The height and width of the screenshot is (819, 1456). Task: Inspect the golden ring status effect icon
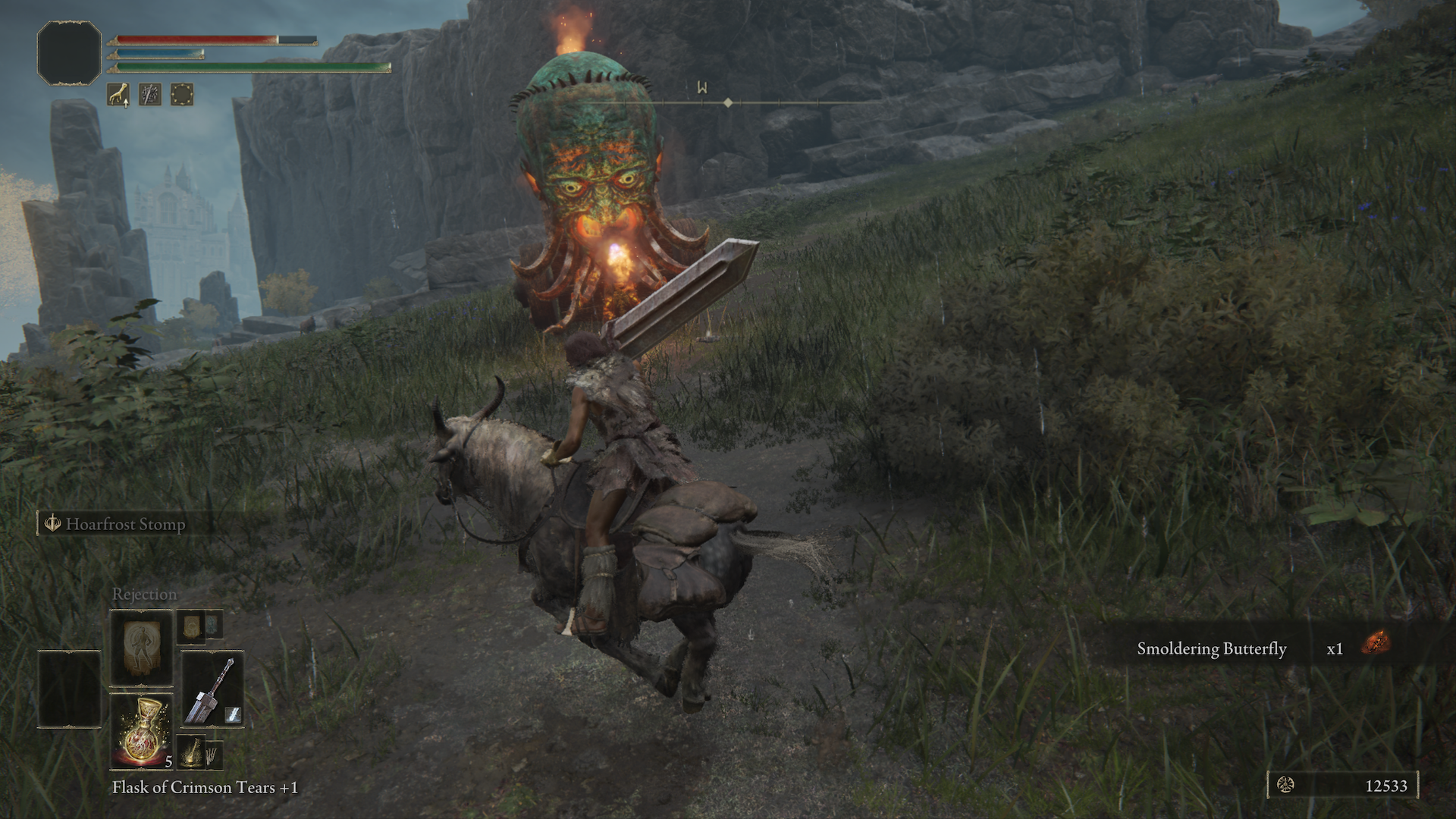pos(182,94)
